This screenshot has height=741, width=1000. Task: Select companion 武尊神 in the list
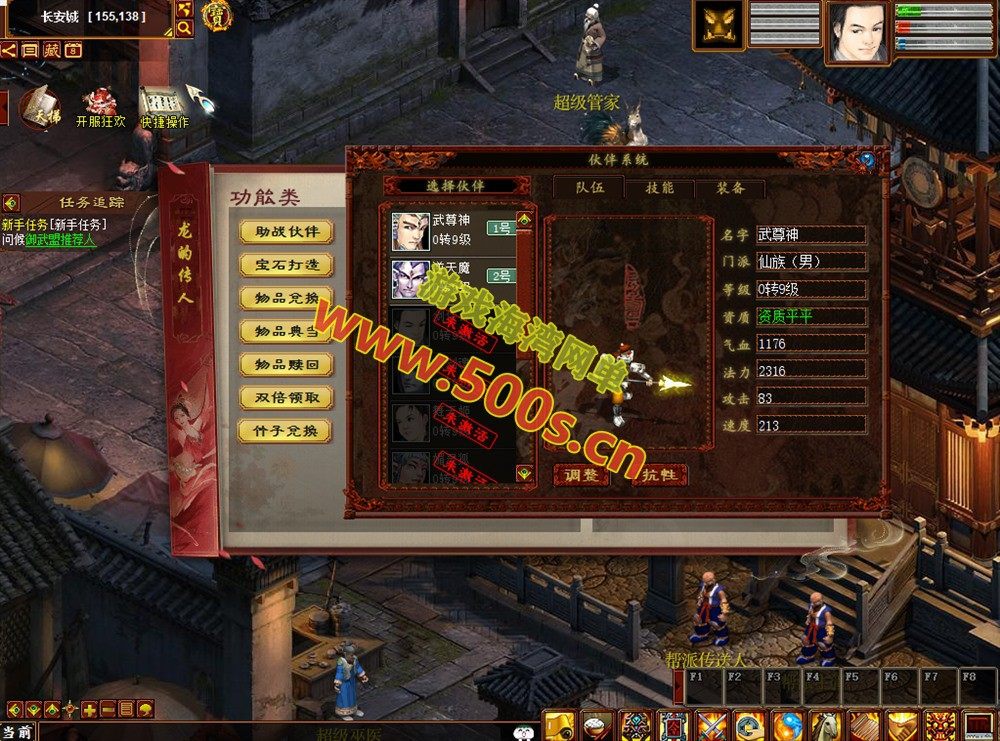pos(452,229)
